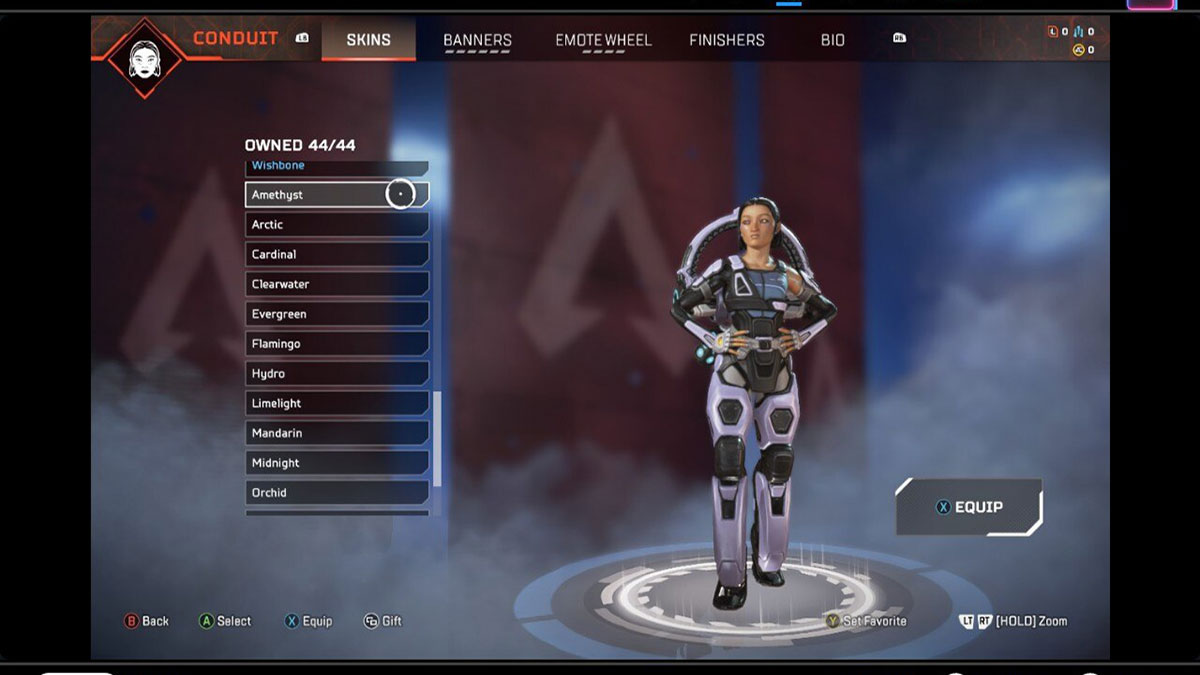Equip the selected skin with the Equip button

coord(969,507)
